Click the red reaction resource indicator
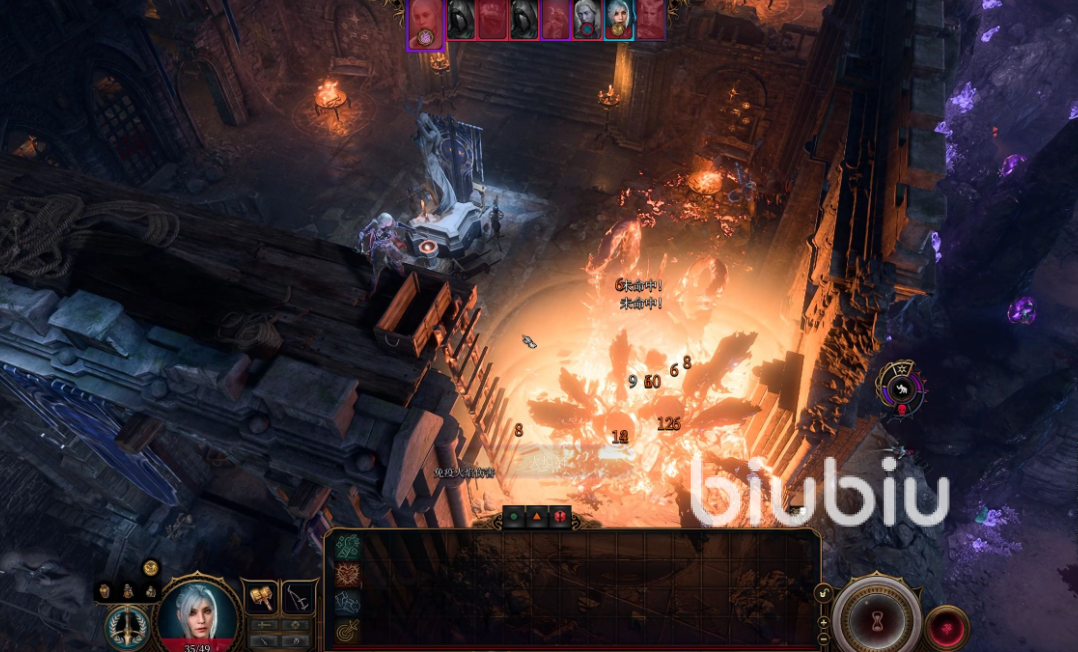 pyautogui.click(x=559, y=517)
